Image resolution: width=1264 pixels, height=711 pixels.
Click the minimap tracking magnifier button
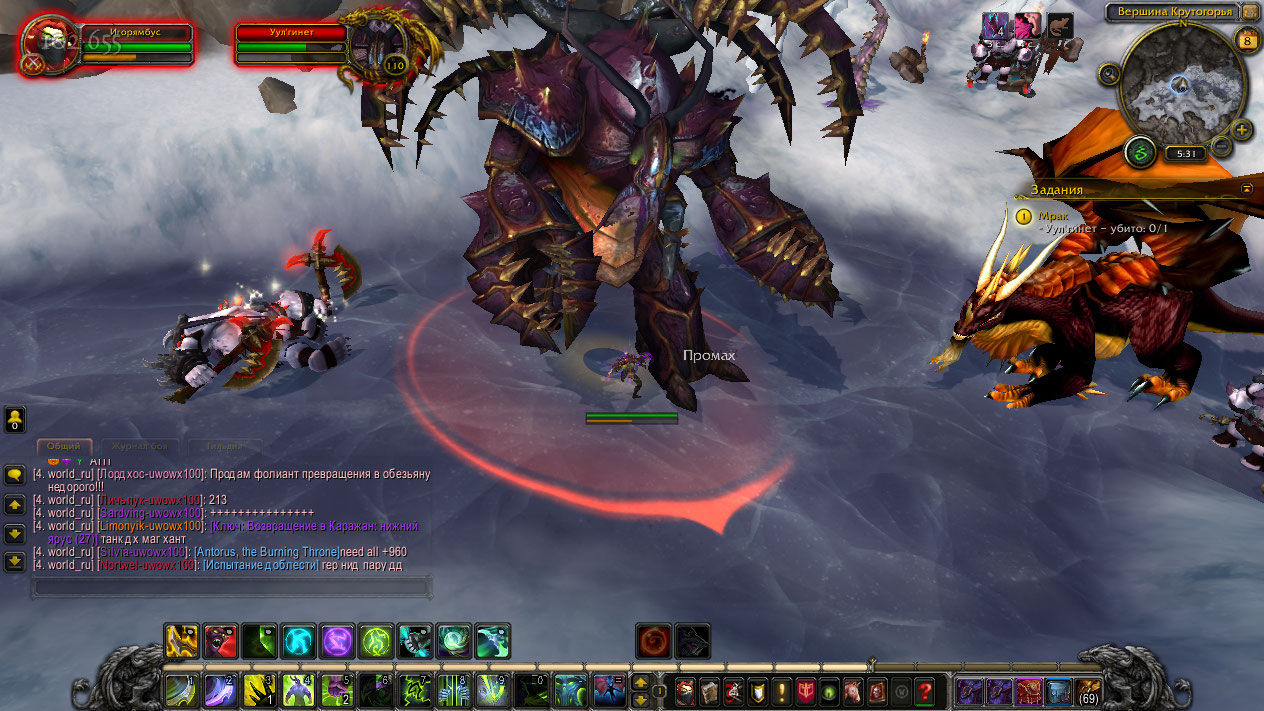[x=1108, y=73]
